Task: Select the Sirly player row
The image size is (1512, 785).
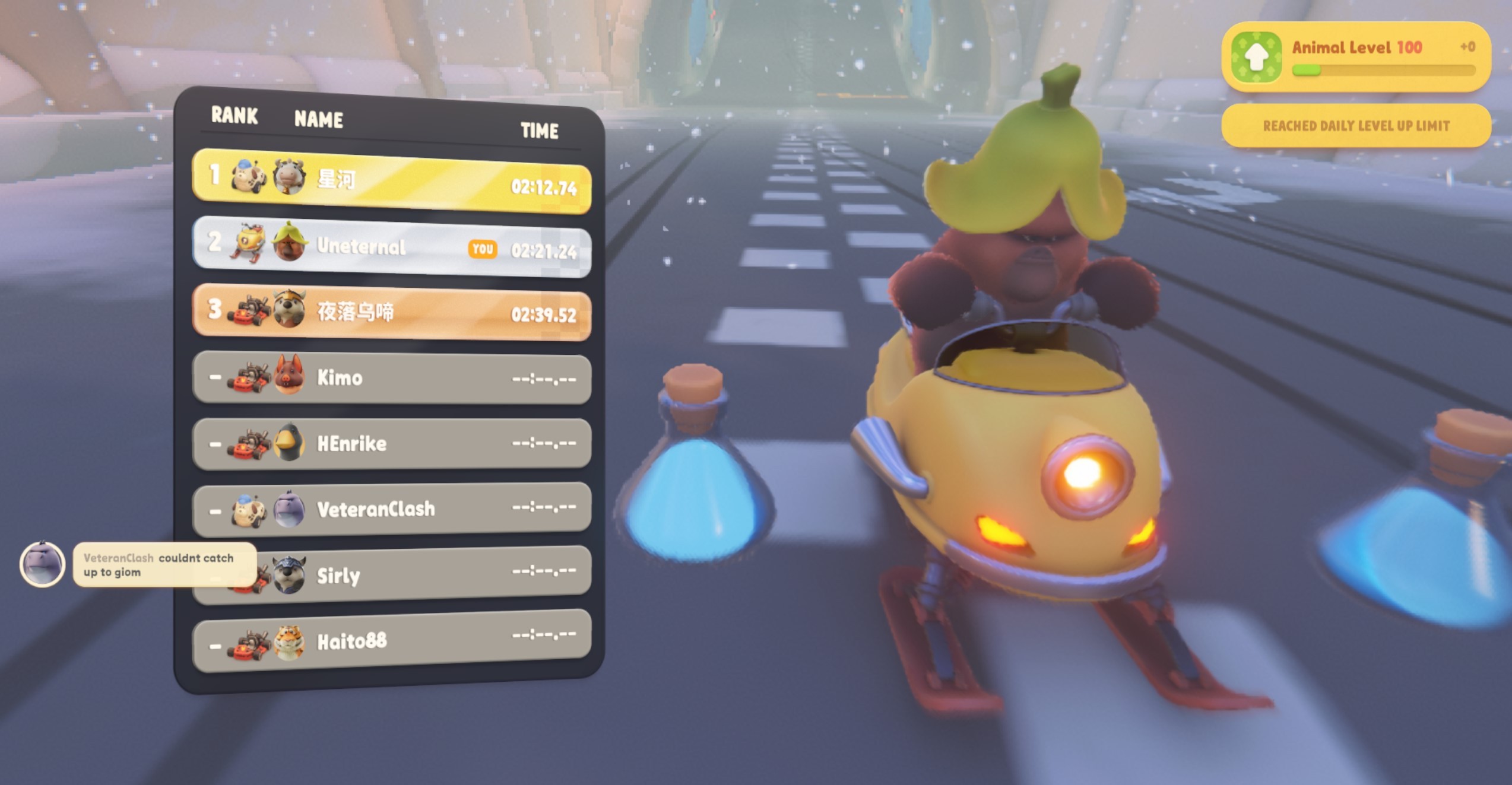Action: click(416, 574)
